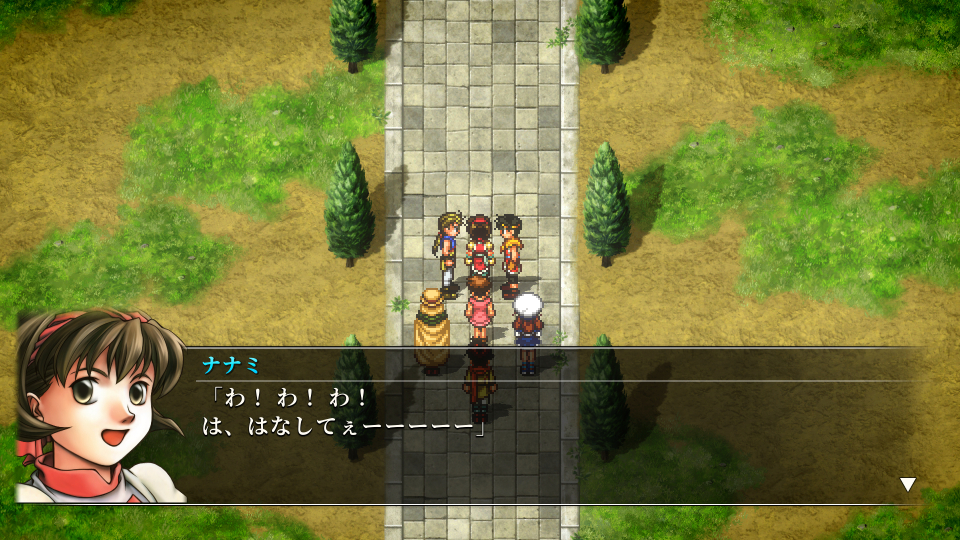
Task: Advance dialogue with the white arrow indicator
Action: [x=907, y=485]
